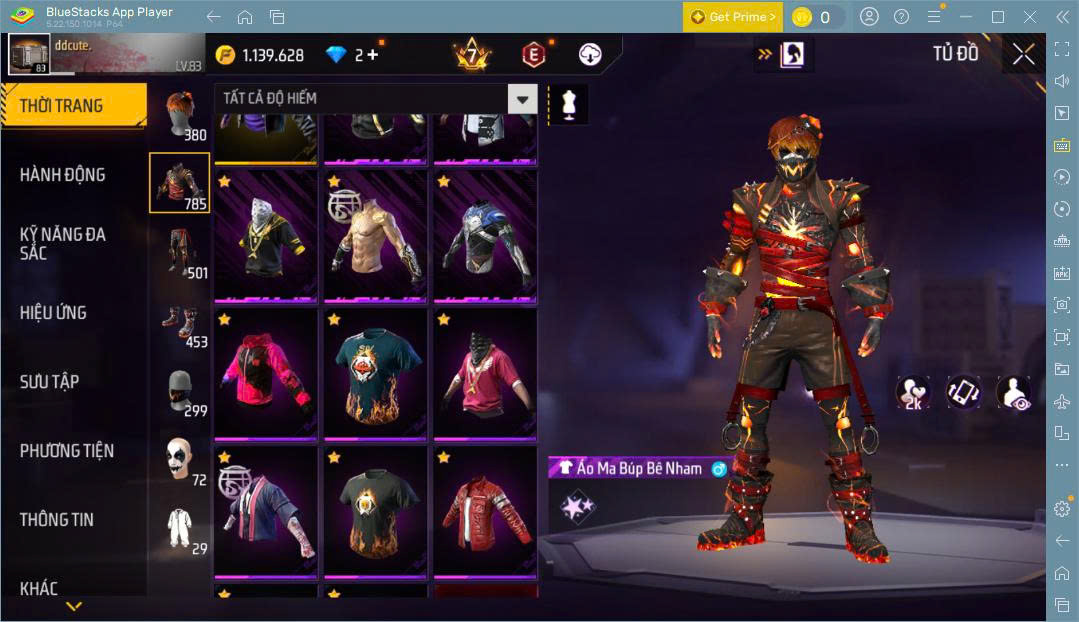The image size is (1079, 622).
Task: Open the shoes category with 453 items
Action: (x=180, y=323)
